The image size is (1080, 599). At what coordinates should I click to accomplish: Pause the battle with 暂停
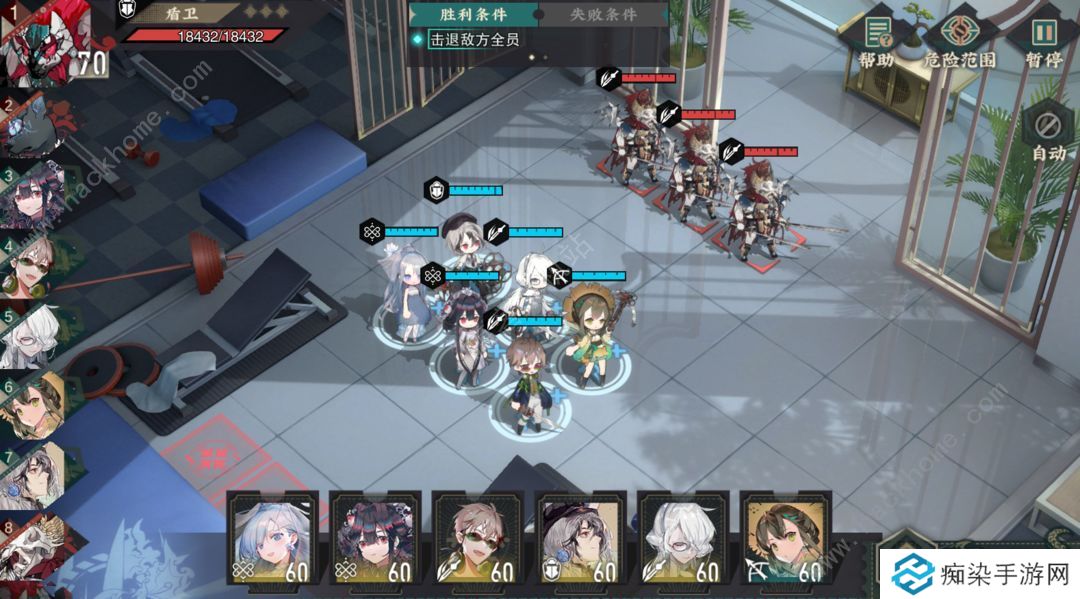pos(1043,40)
